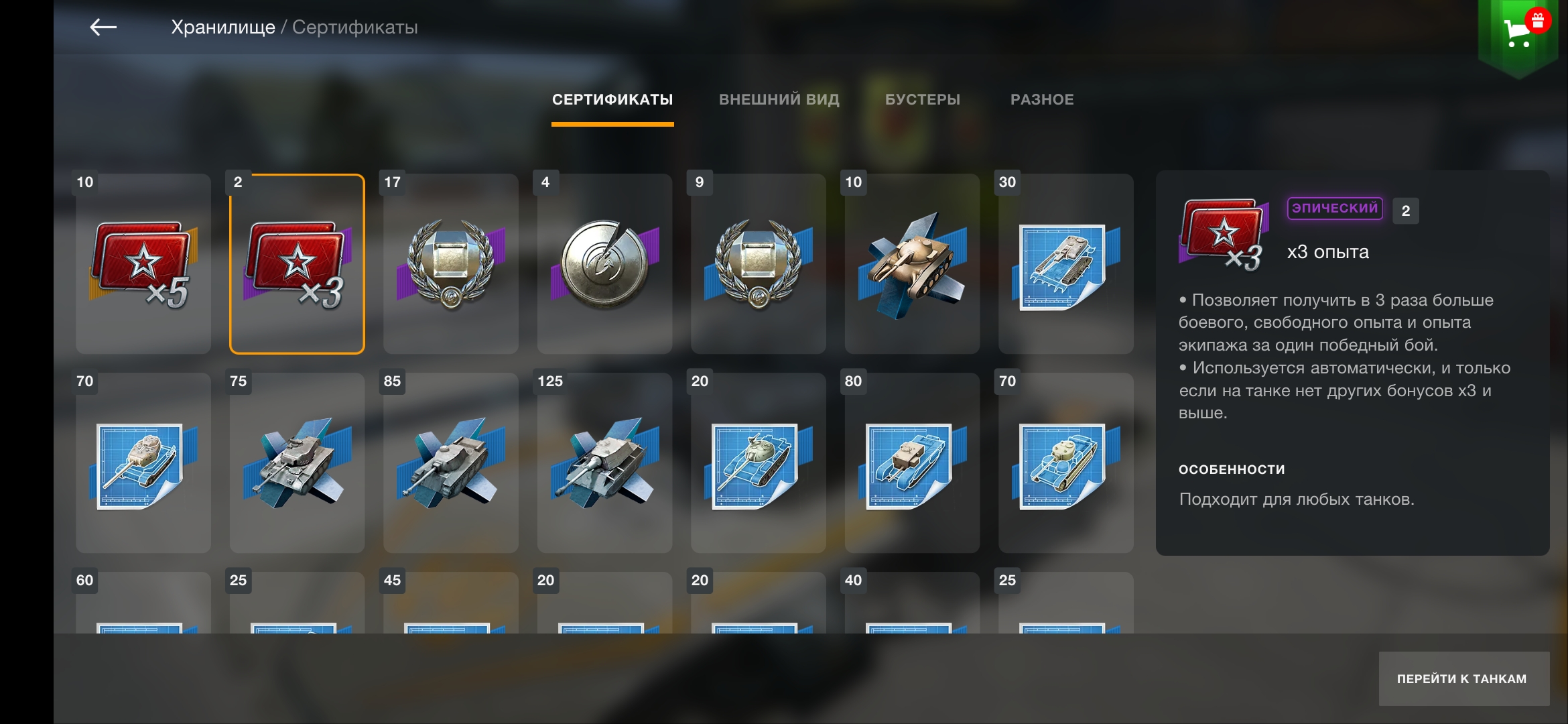Choose the tank certificate with count 75

[x=297, y=463]
